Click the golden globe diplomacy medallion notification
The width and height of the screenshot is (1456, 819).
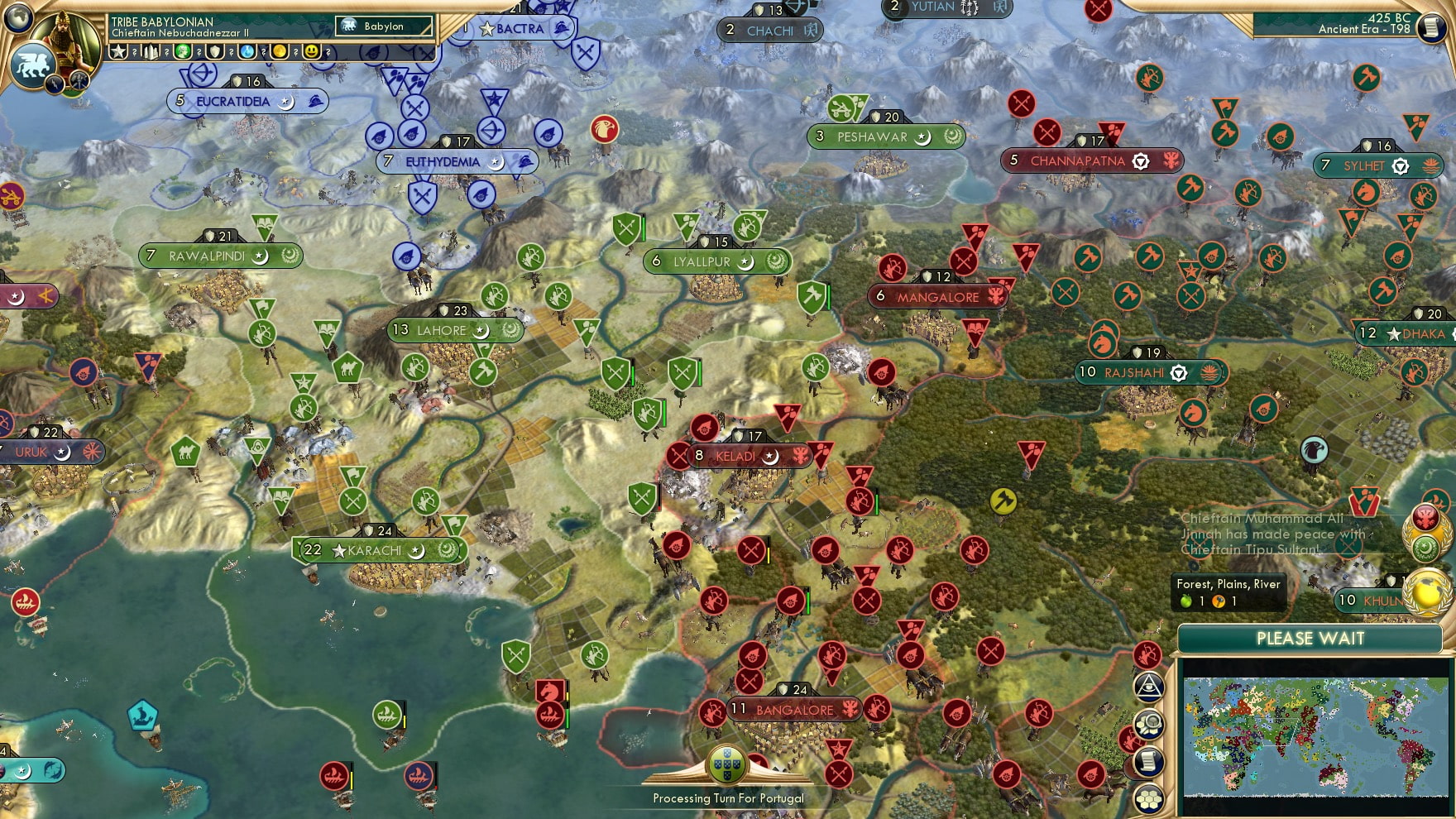[x=1425, y=592]
